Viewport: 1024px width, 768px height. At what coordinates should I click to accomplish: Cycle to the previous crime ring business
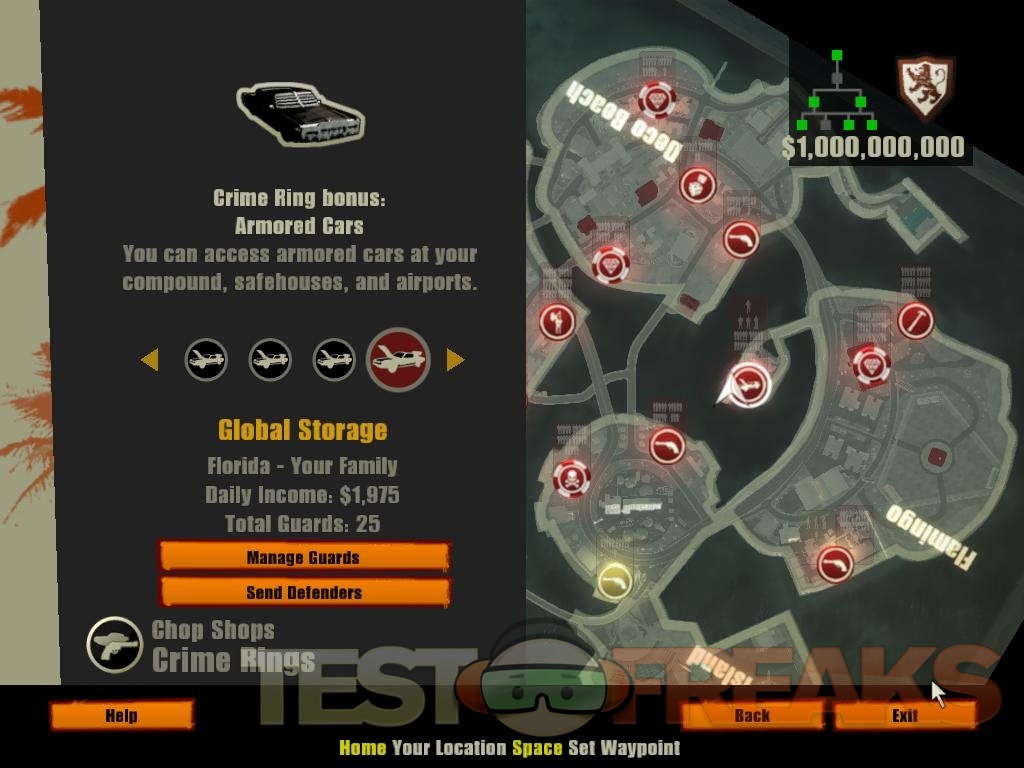tap(150, 359)
